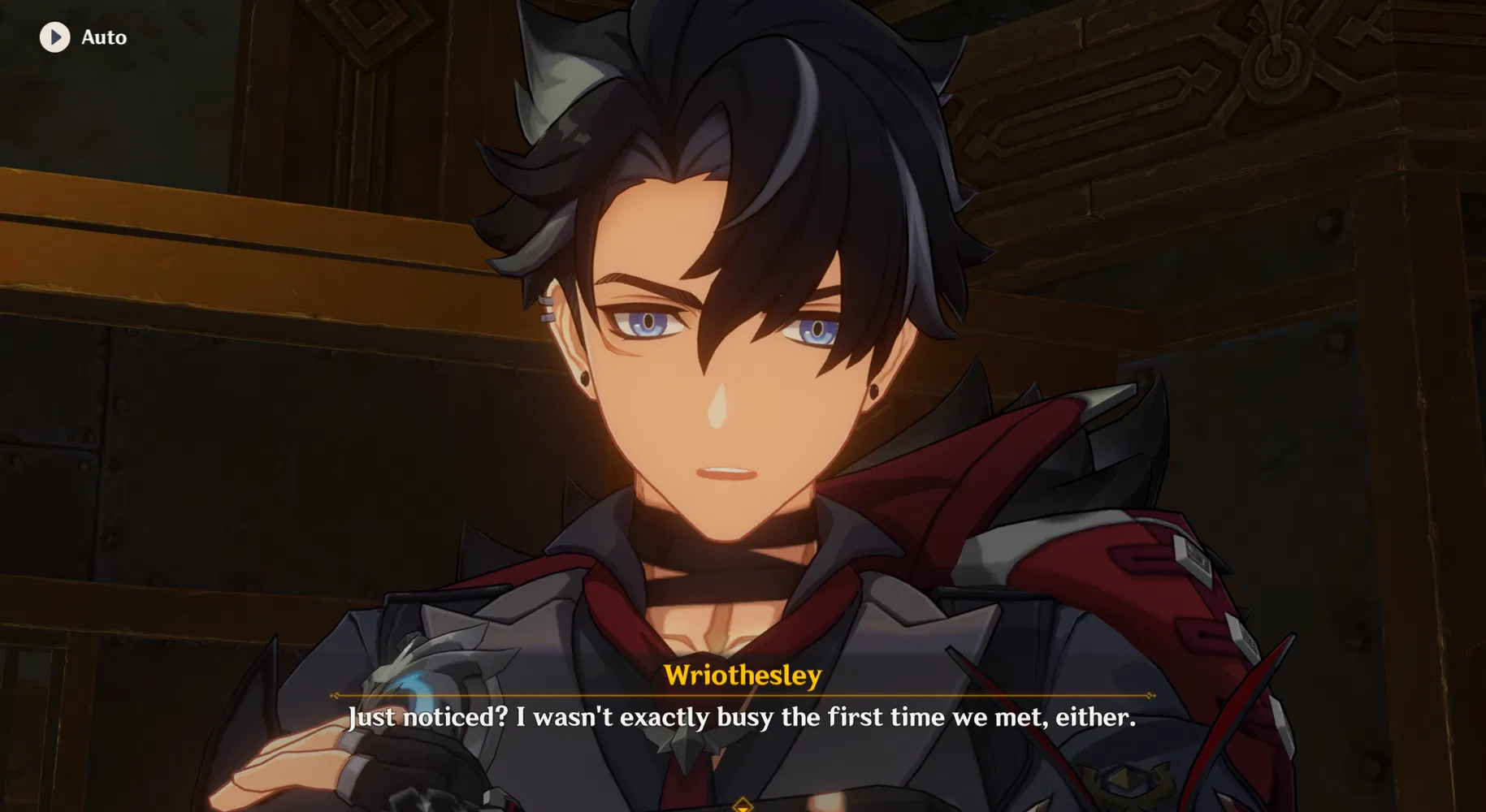Advance using the down-pointing diamond arrow

743,806
